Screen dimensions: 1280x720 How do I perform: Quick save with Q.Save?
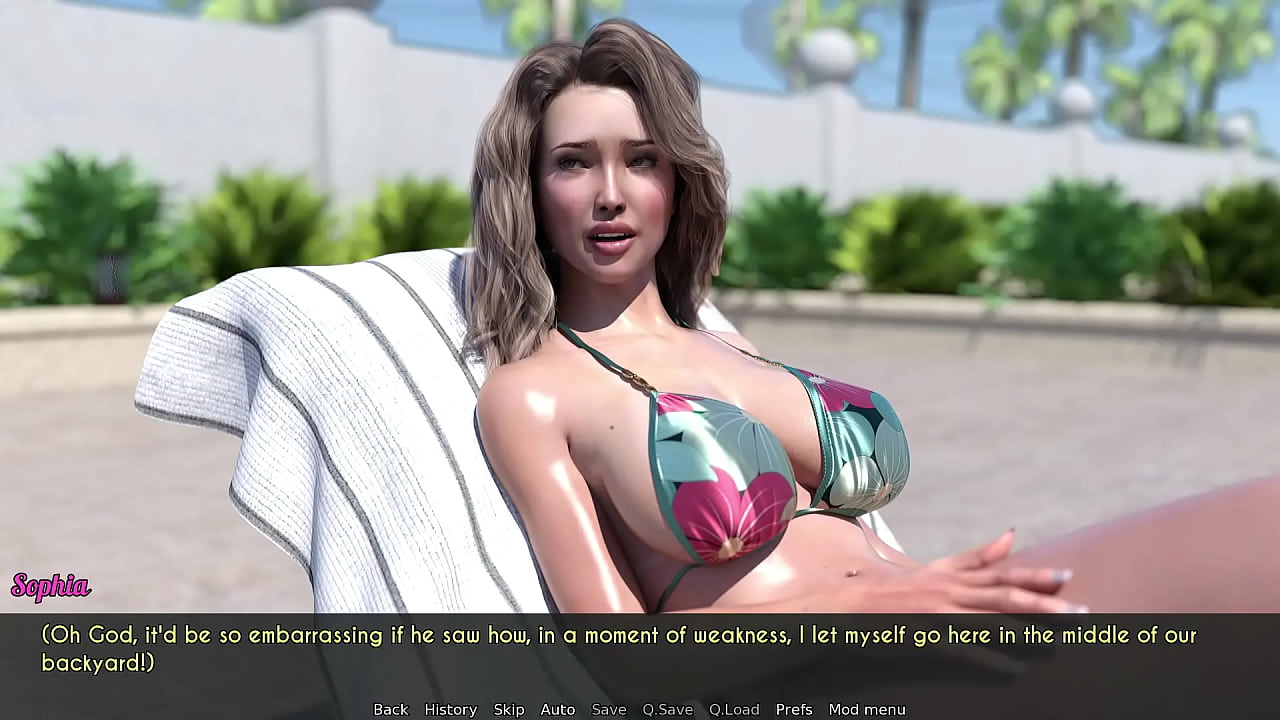pos(667,709)
